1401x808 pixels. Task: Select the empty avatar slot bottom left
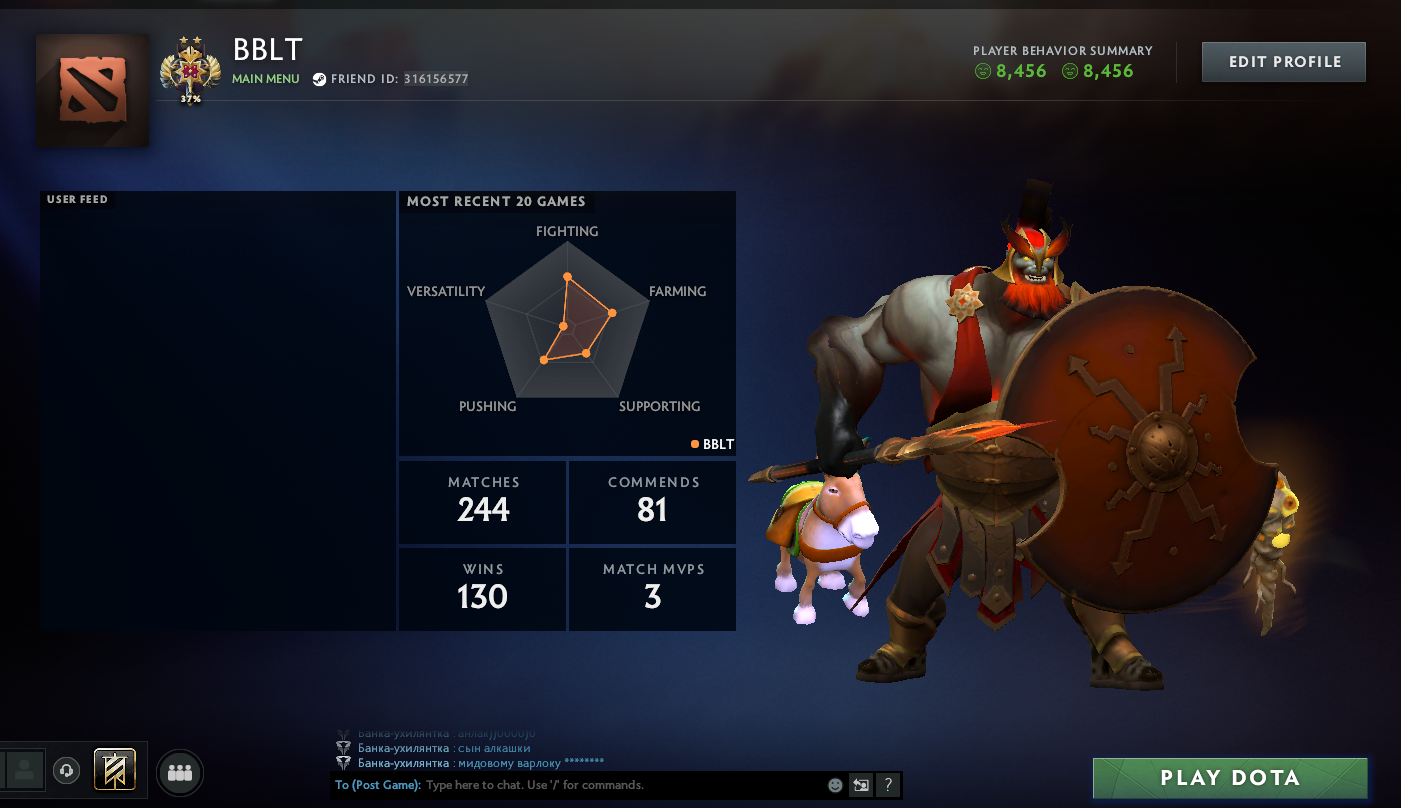click(x=23, y=770)
